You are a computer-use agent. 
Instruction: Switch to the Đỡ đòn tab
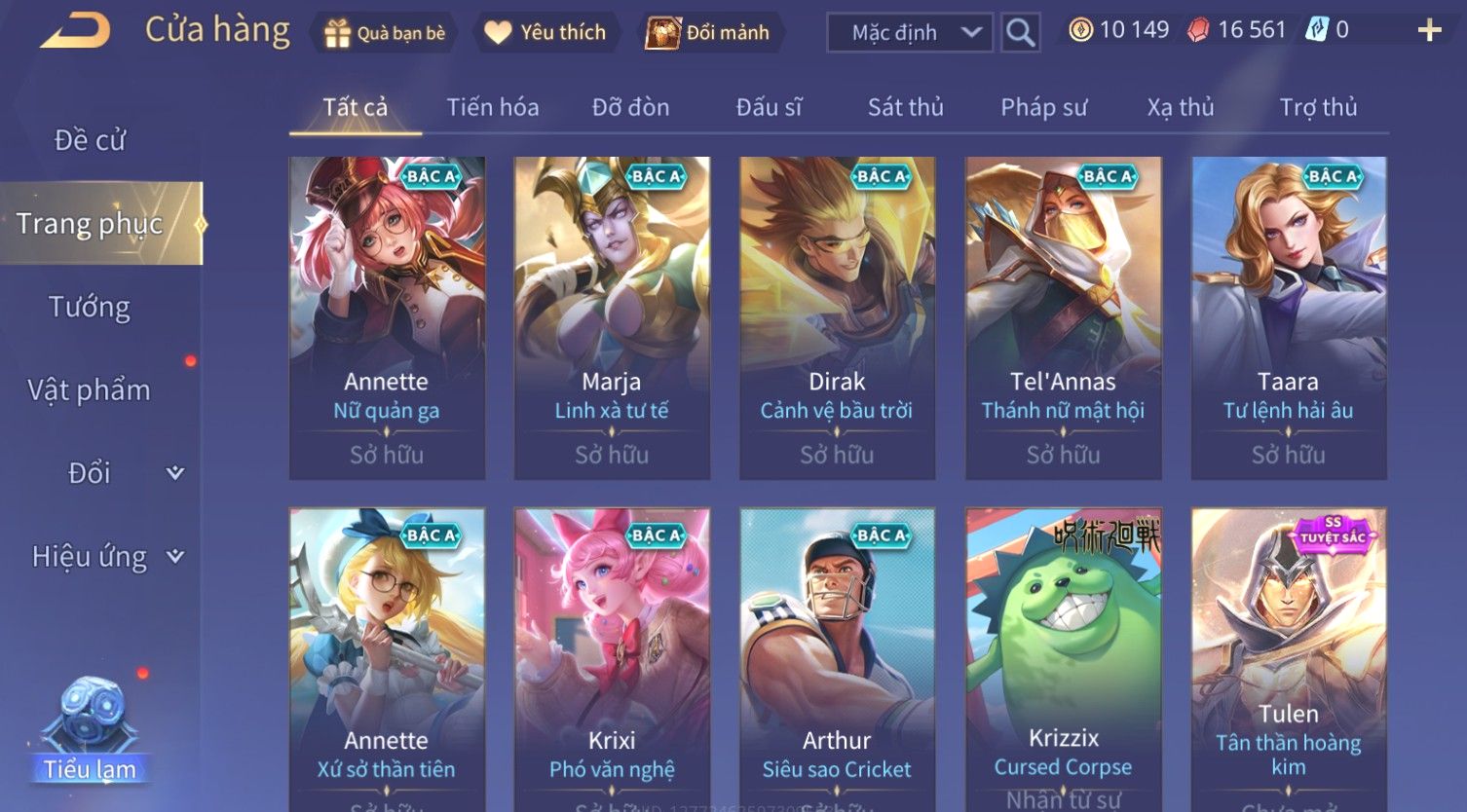(630, 107)
